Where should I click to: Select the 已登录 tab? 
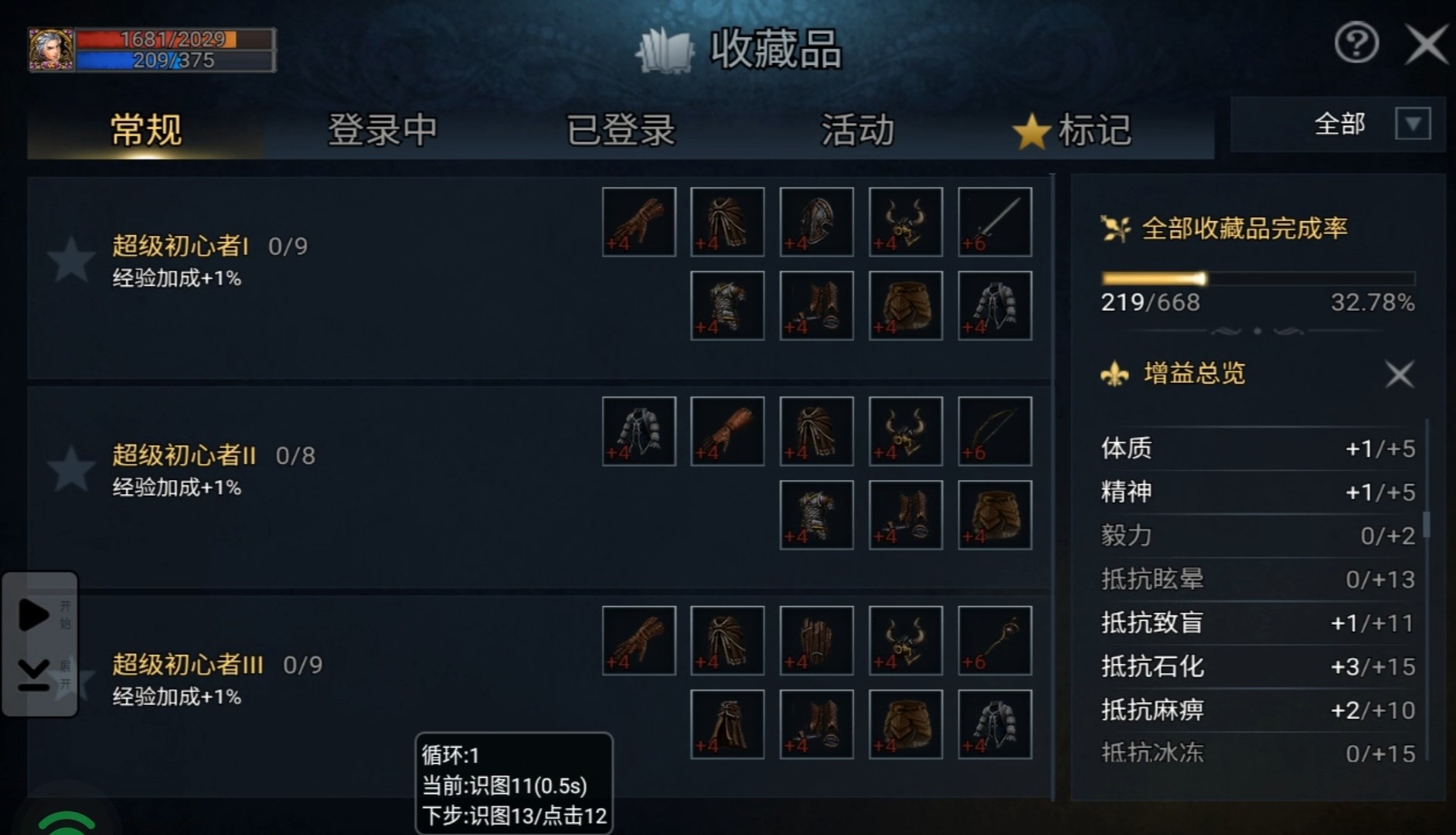[x=621, y=129]
